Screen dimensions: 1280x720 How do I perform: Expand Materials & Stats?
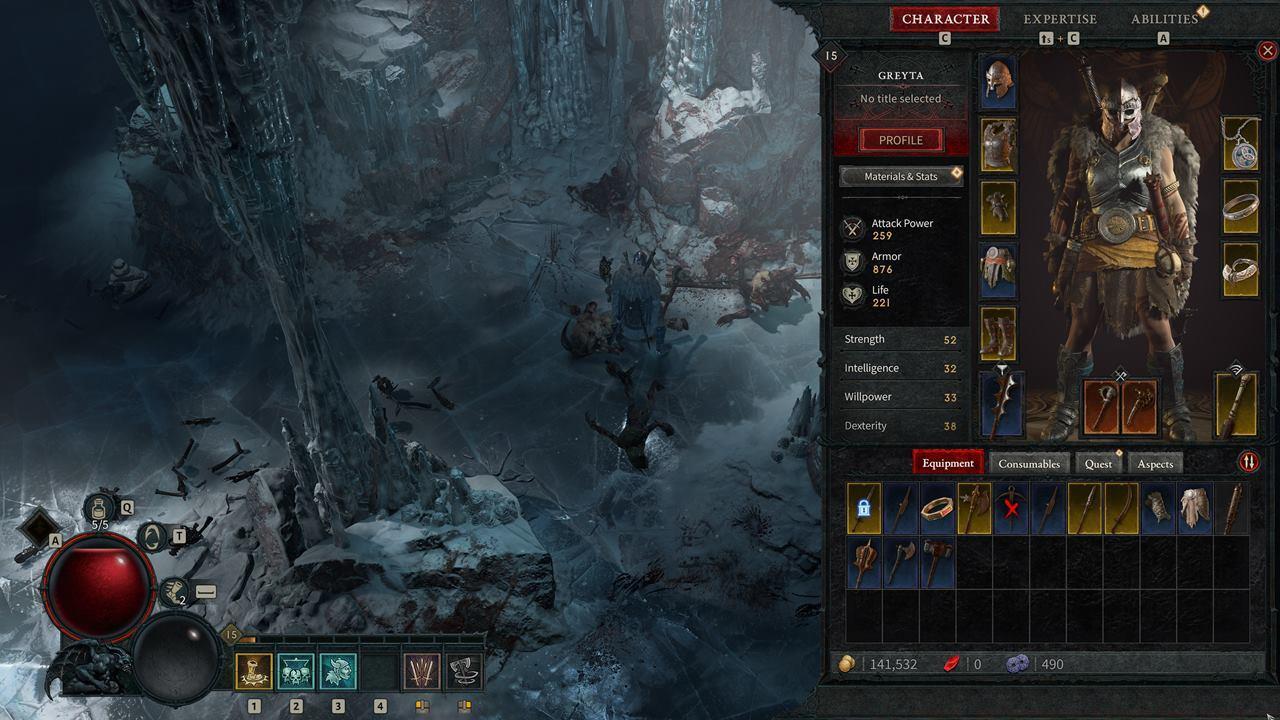(x=900, y=177)
